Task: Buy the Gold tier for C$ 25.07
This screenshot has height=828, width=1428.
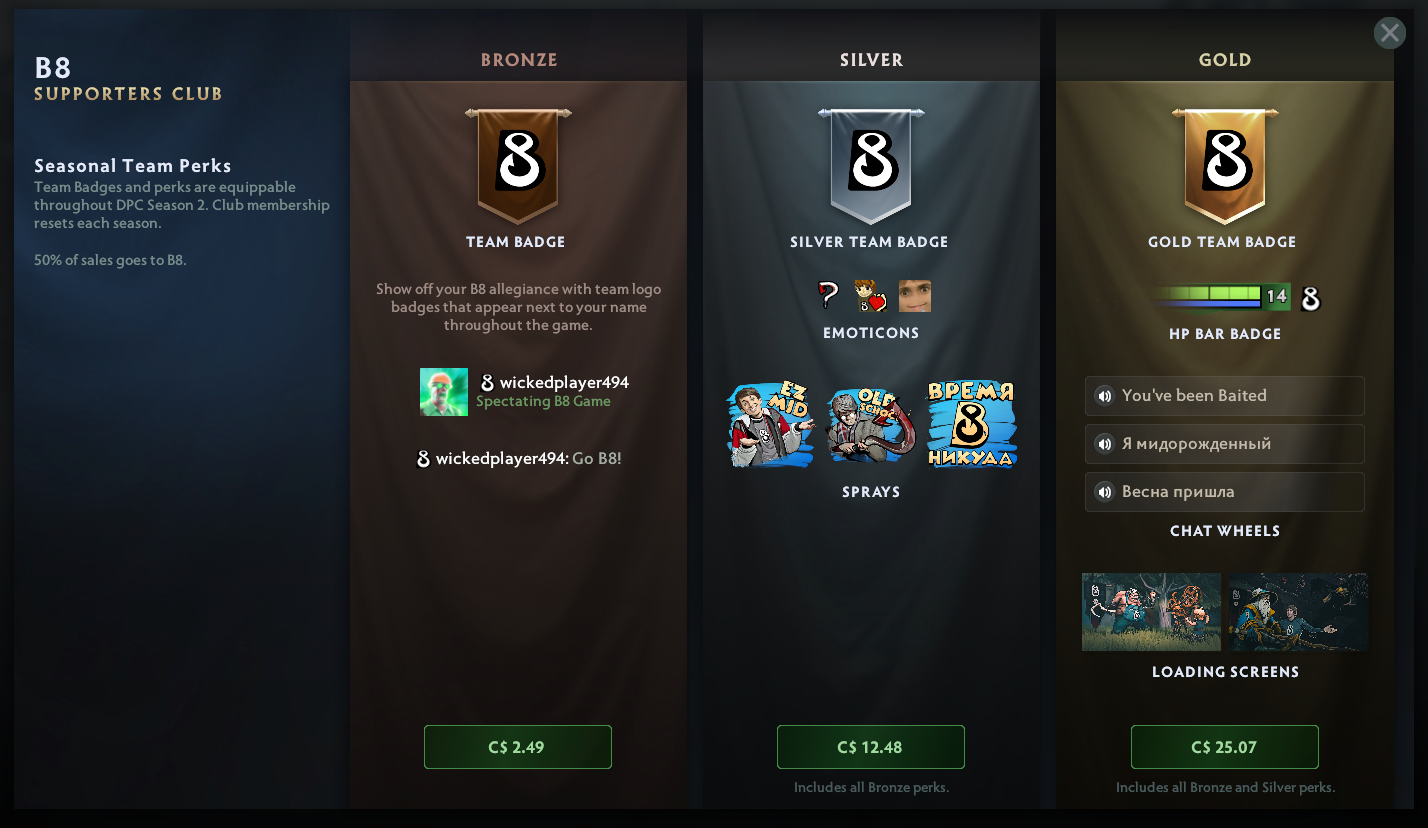Action: (x=1224, y=747)
